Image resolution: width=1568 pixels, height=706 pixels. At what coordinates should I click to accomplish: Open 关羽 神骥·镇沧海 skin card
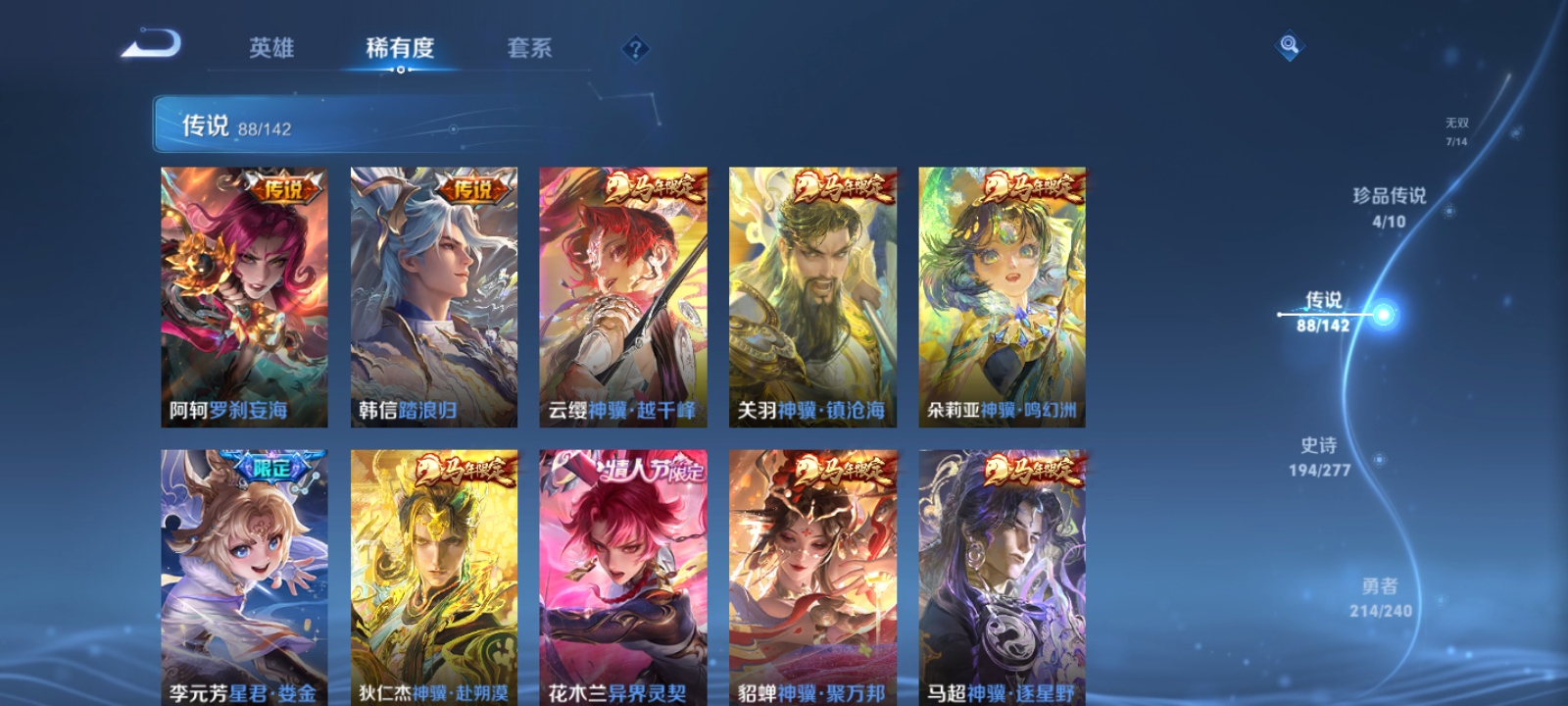pos(810,294)
